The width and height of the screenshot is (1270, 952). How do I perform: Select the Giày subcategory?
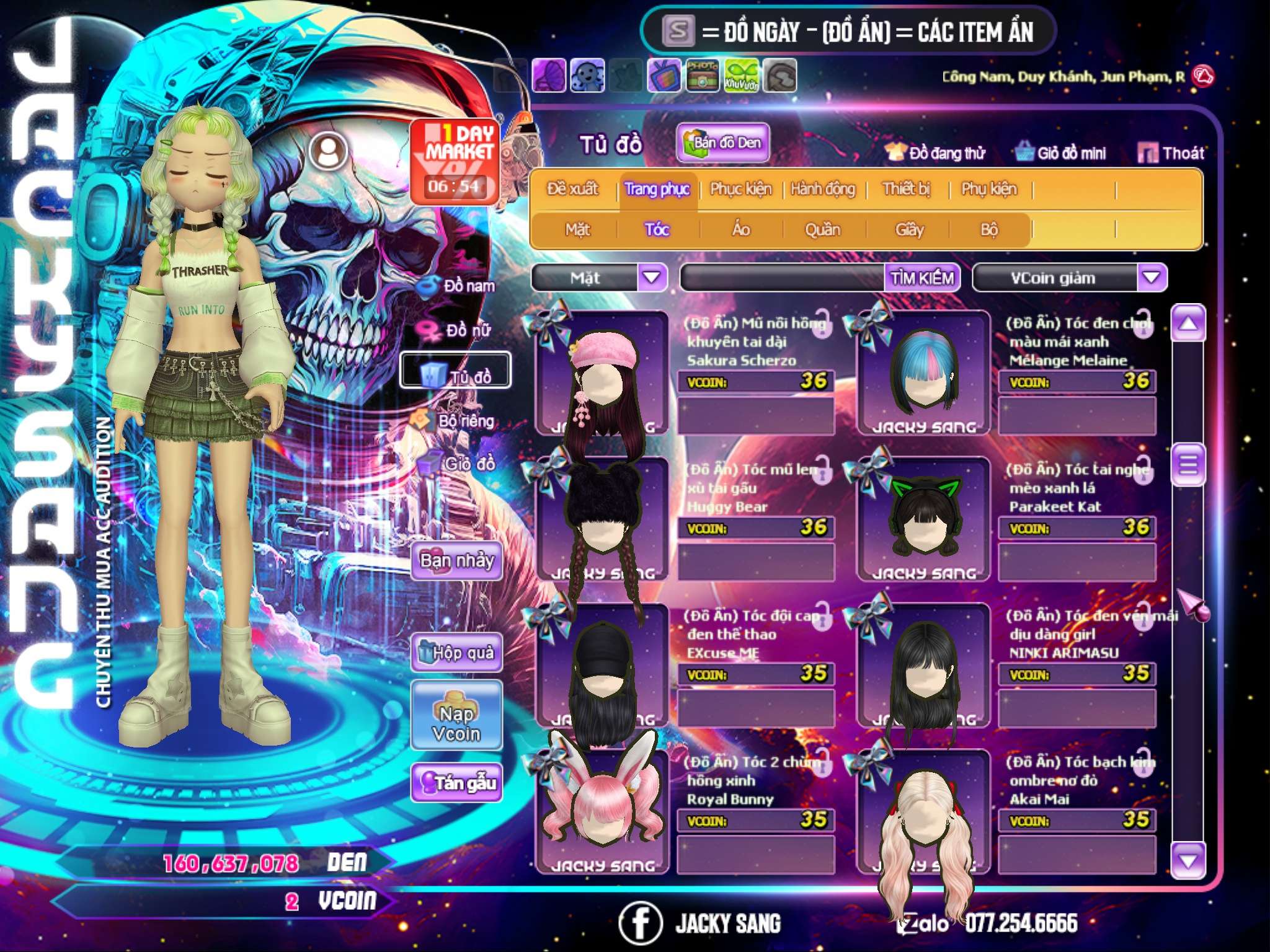909,230
